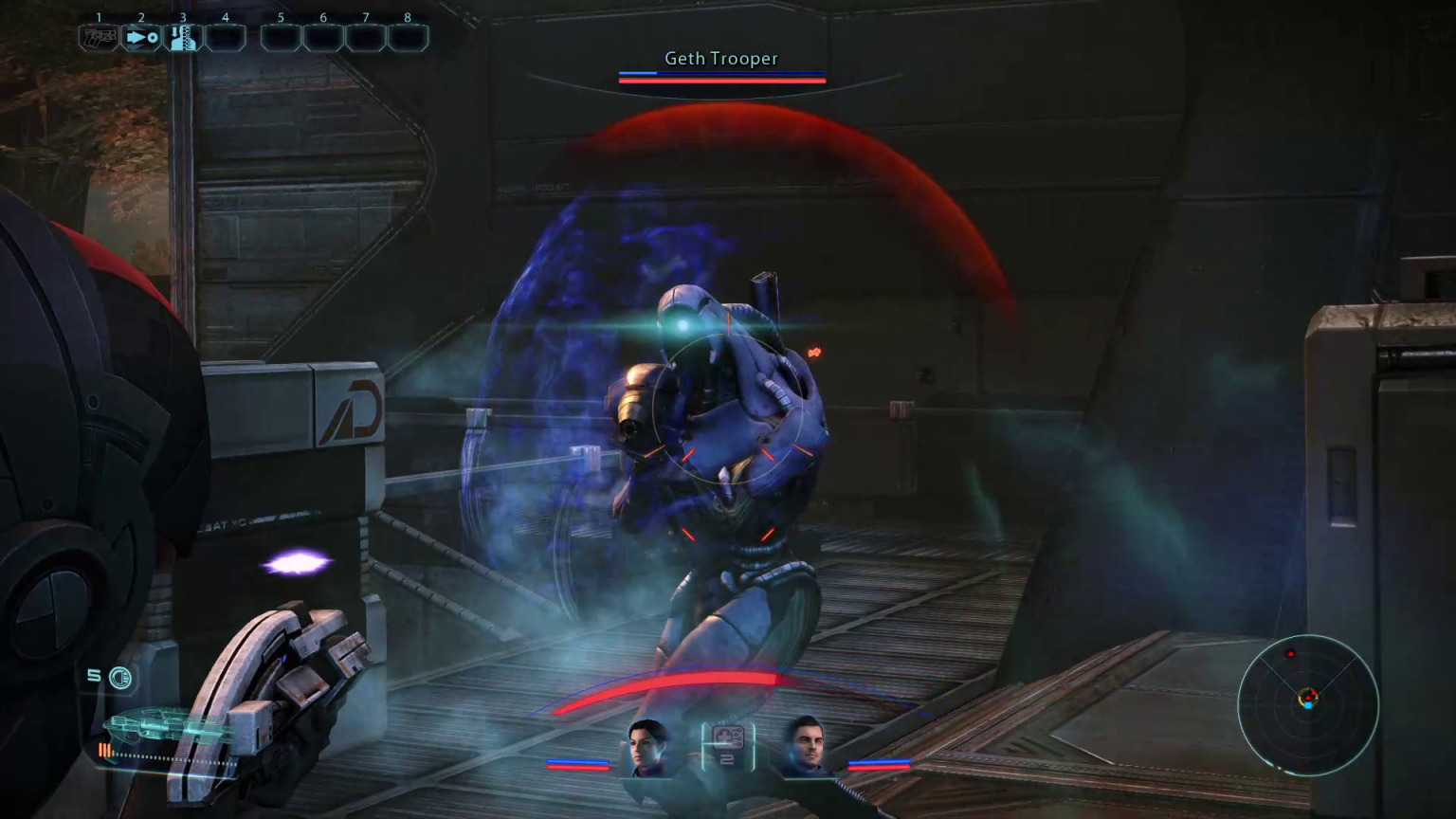Select the pistol icon in hotkey slot 1

pyautogui.click(x=99, y=38)
